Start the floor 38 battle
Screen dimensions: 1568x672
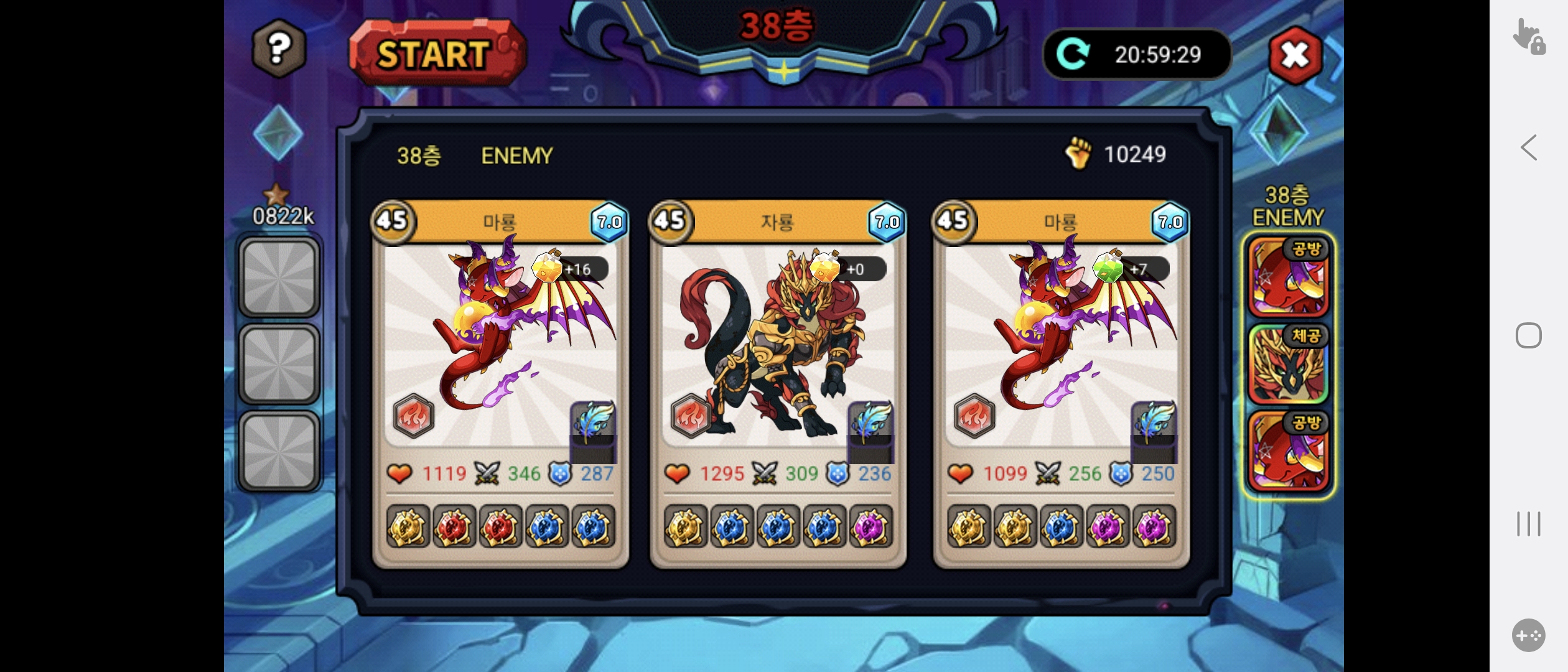coord(437,53)
